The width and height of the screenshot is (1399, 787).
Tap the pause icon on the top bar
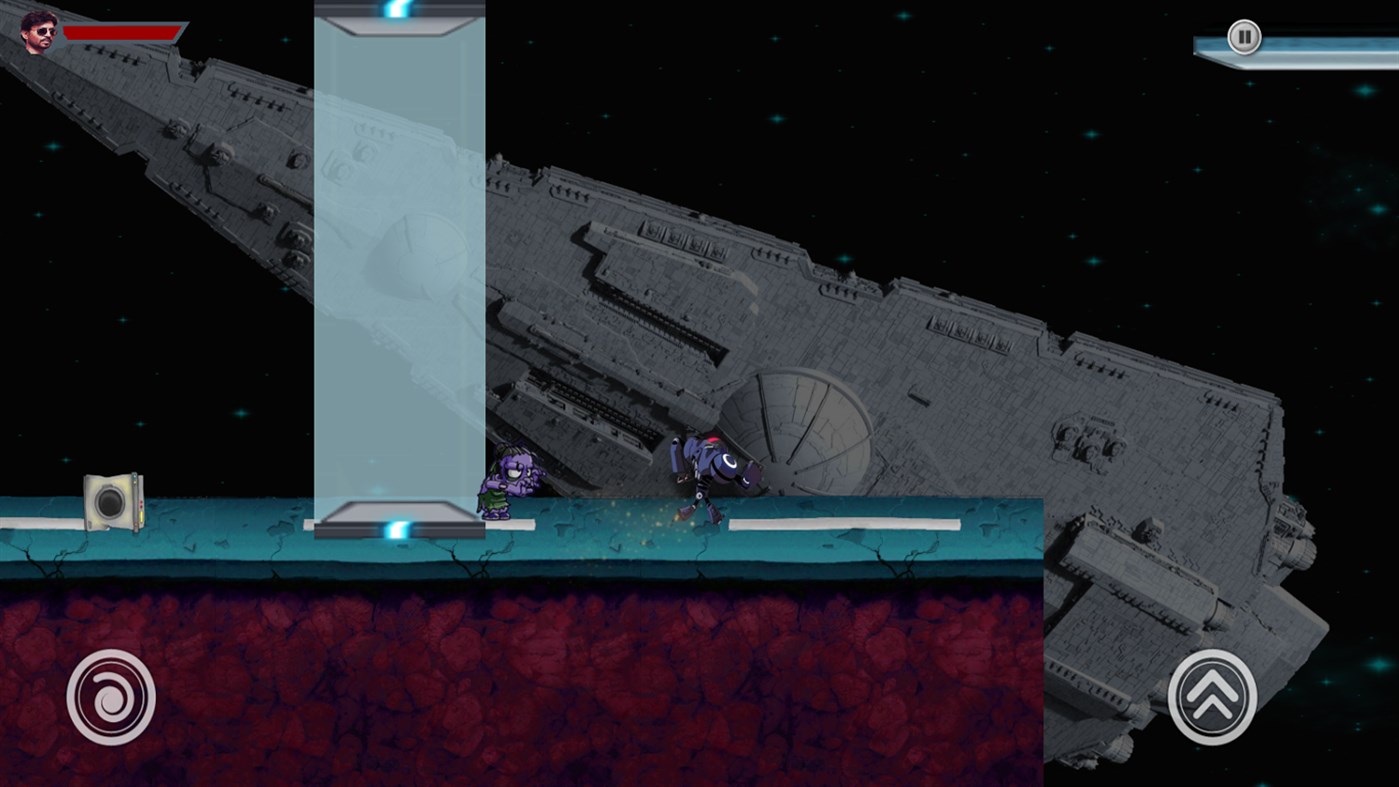[1243, 35]
